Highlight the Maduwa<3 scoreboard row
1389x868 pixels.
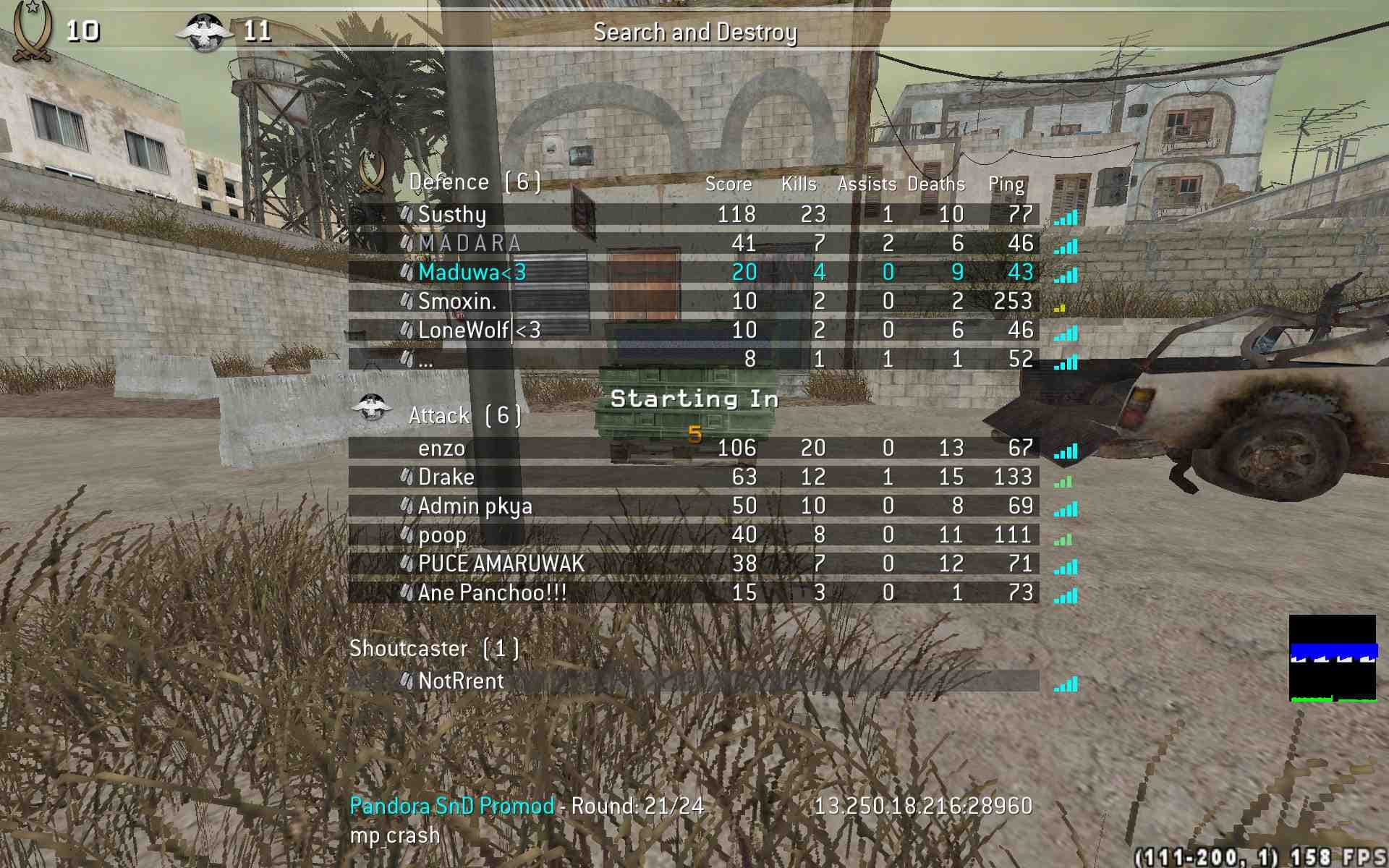tap(472, 272)
